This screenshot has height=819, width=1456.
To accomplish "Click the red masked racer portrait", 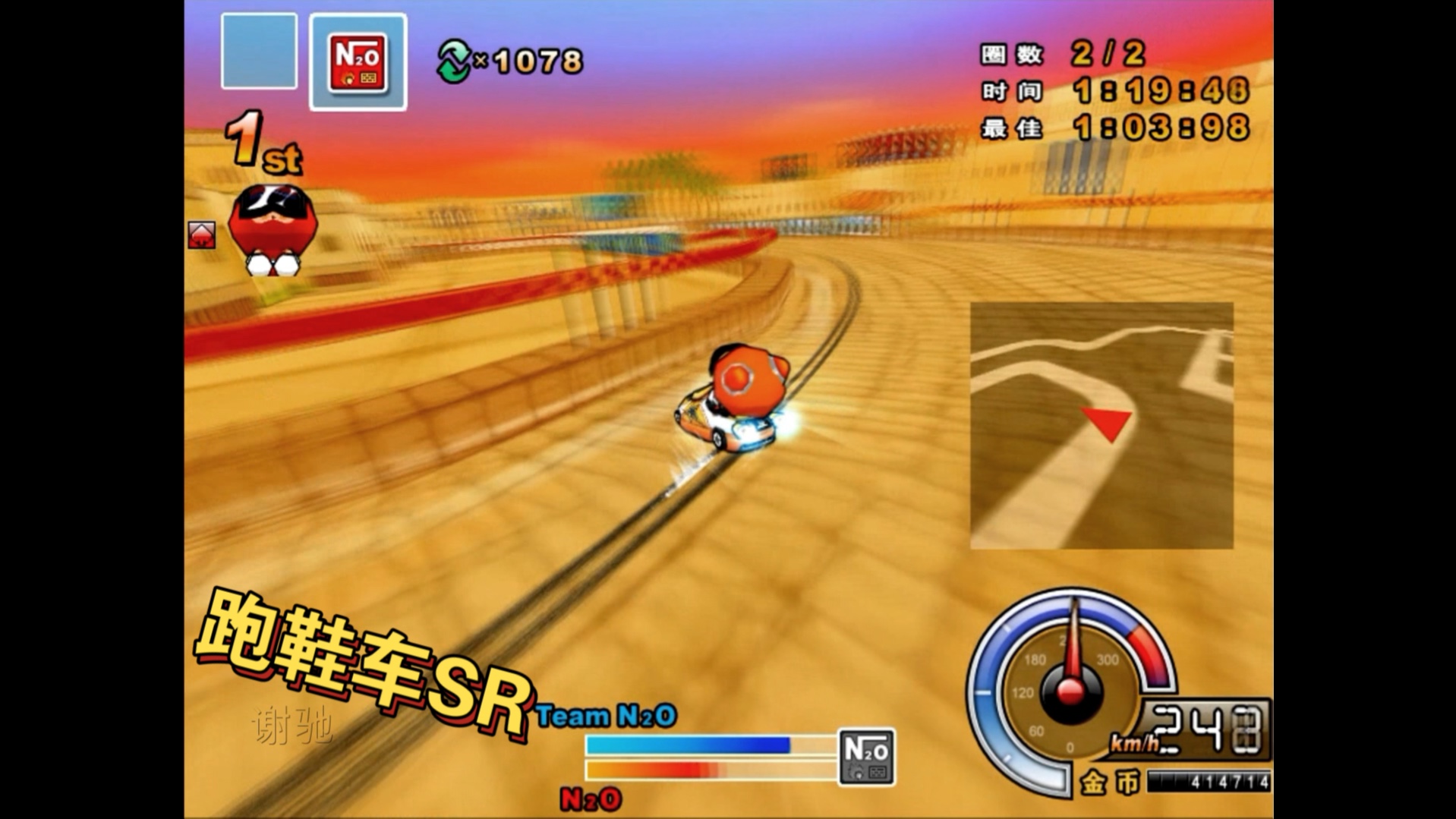I will [x=272, y=229].
